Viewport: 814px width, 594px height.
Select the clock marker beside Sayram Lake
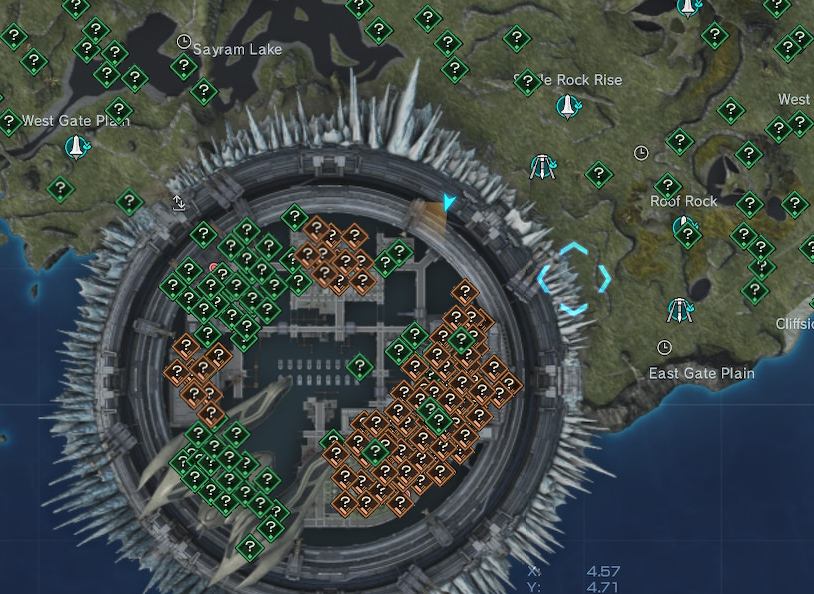pos(183,42)
